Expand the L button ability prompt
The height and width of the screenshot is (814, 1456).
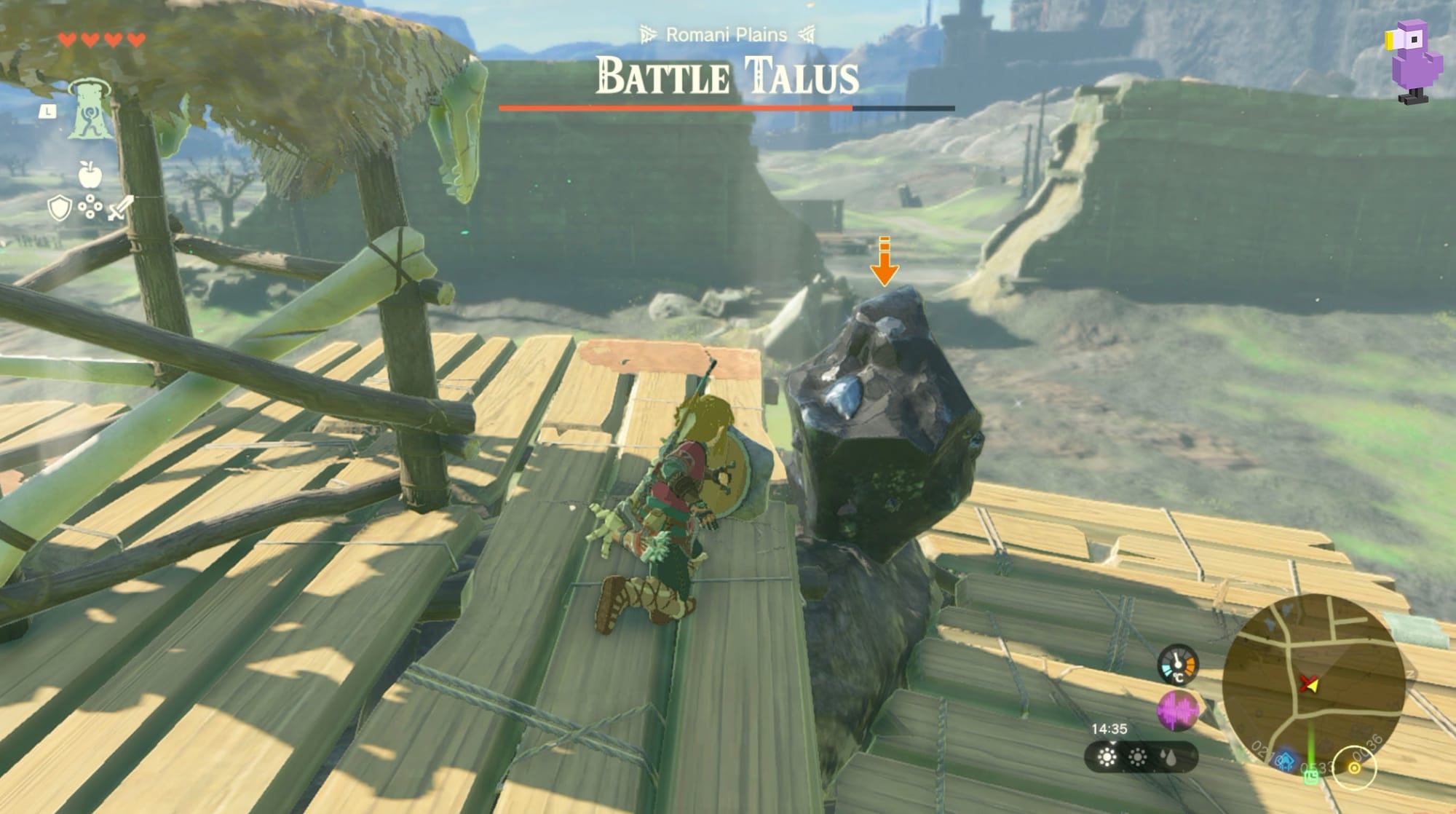click(48, 112)
